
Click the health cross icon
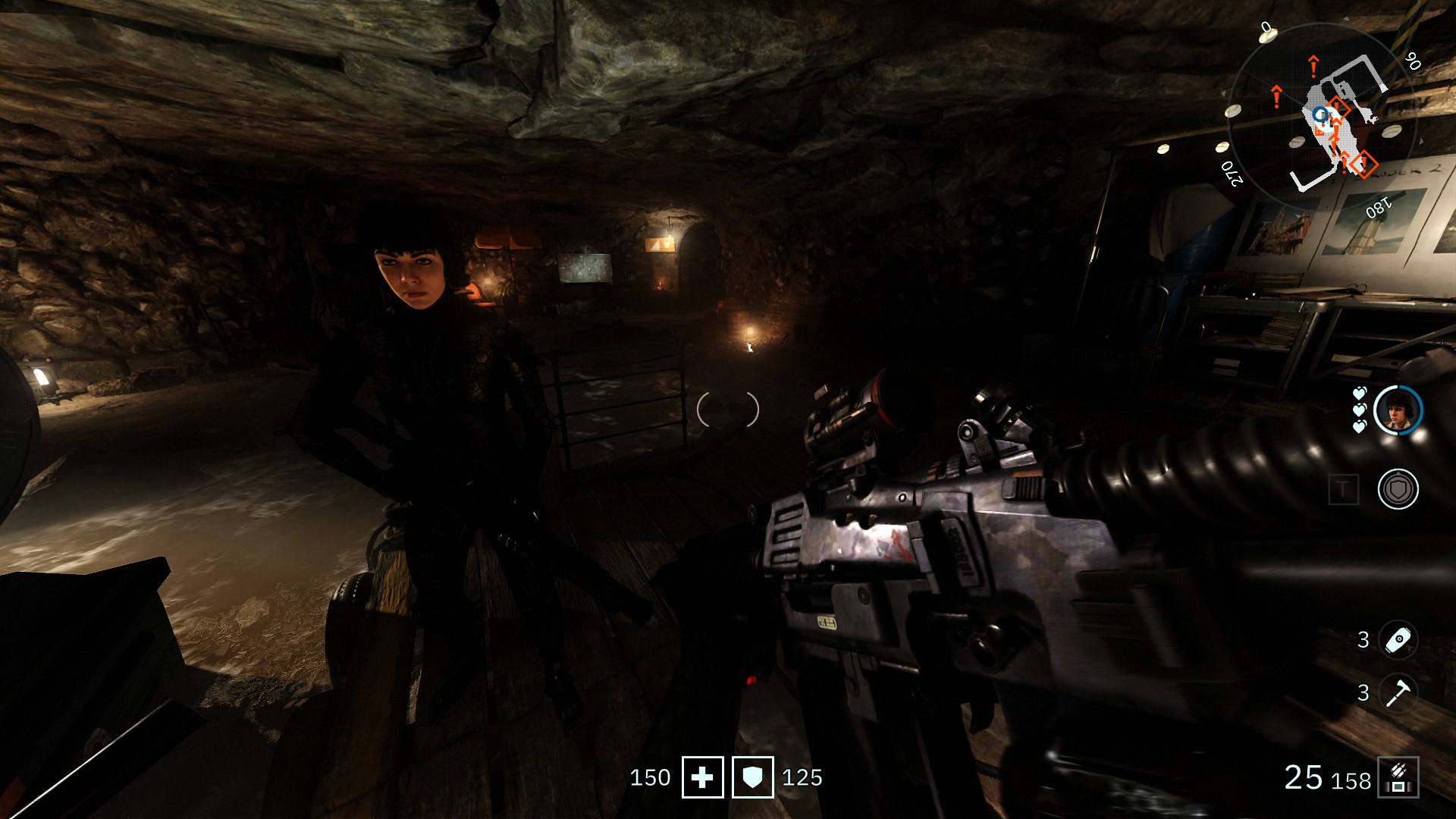pos(702,777)
